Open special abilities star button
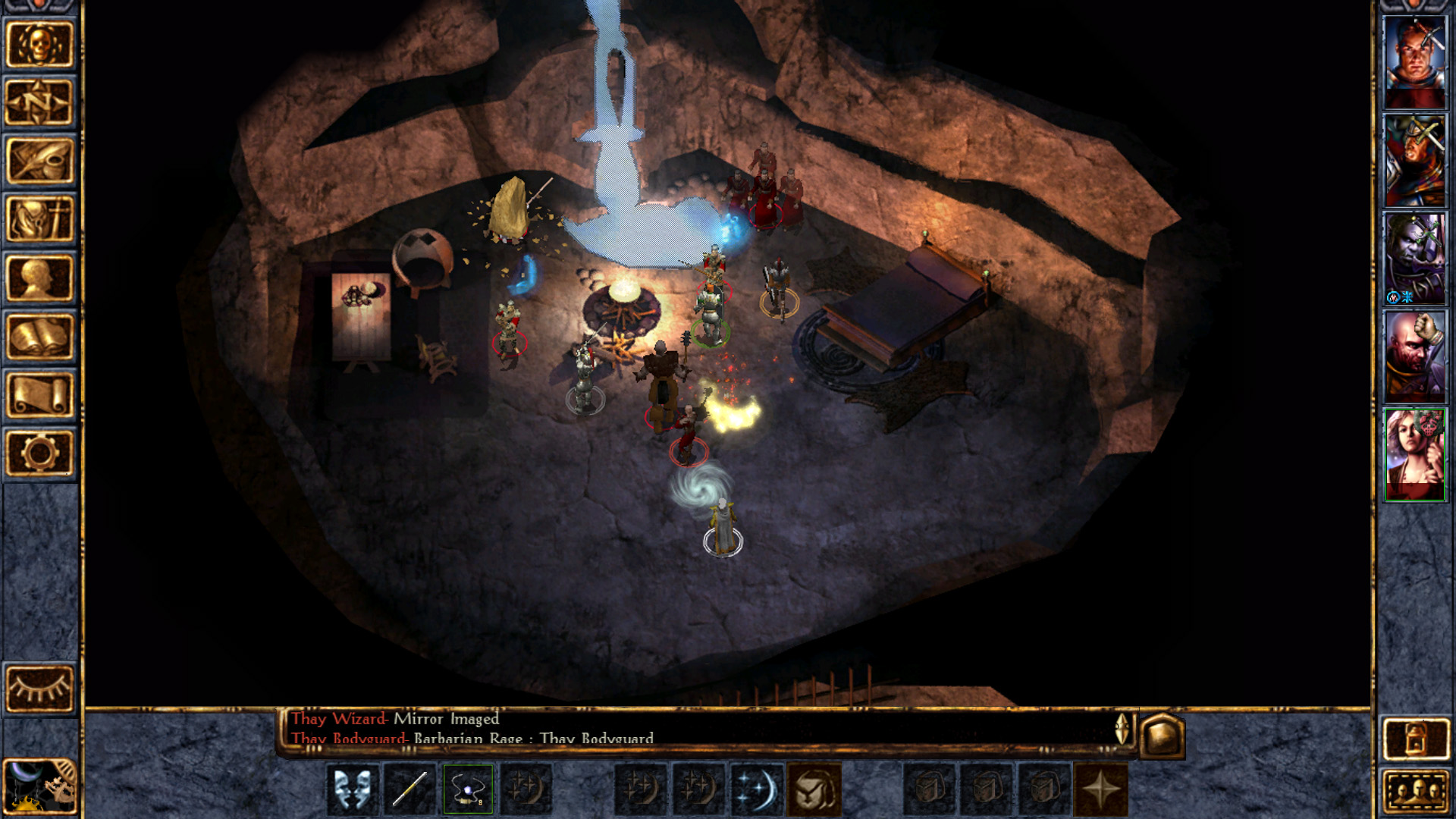1456x819 pixels. pyautogui.click(x=1100, y=789)
